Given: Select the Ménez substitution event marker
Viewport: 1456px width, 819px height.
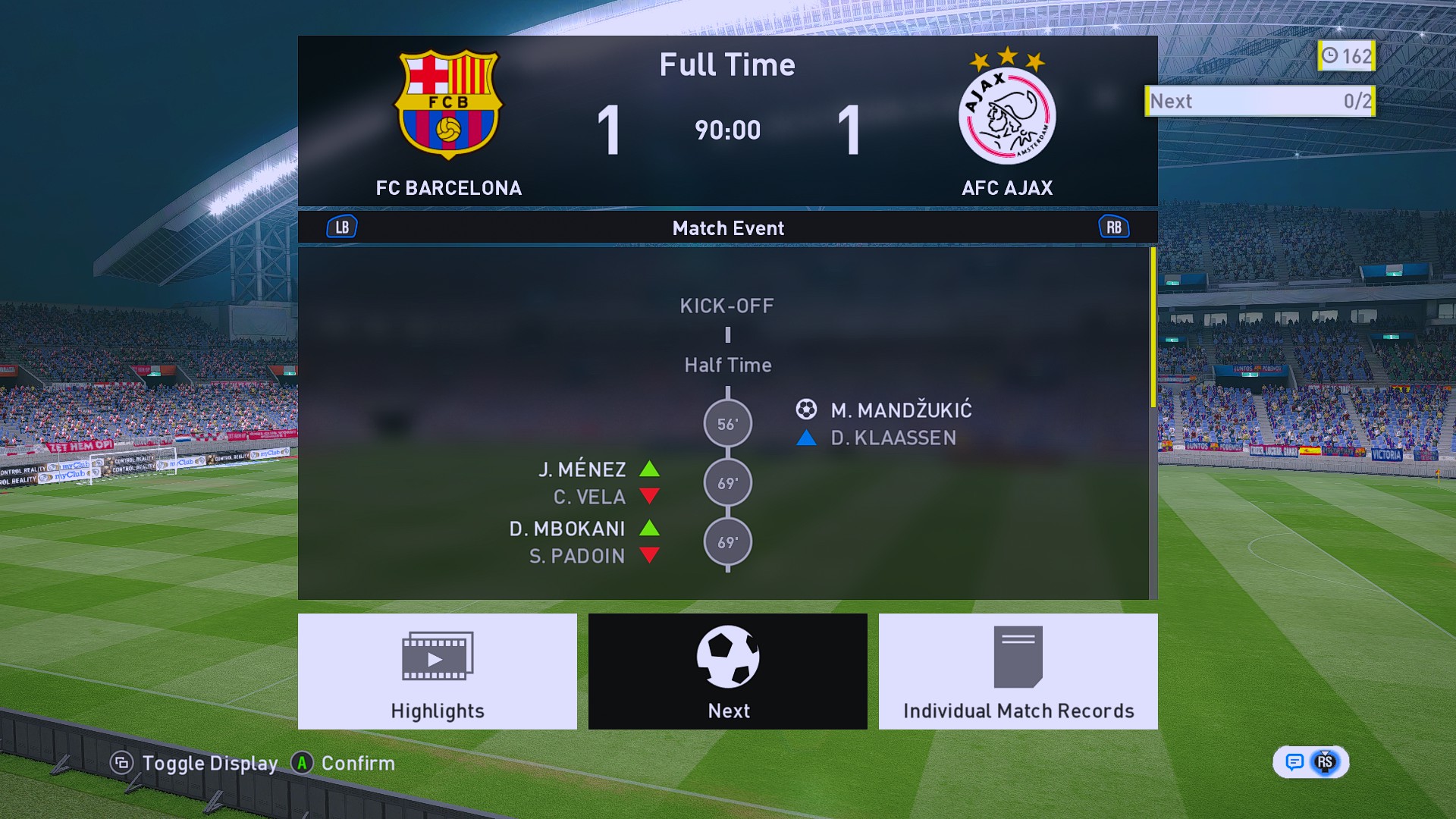Looking at the screenshot, I should [728, 483].
